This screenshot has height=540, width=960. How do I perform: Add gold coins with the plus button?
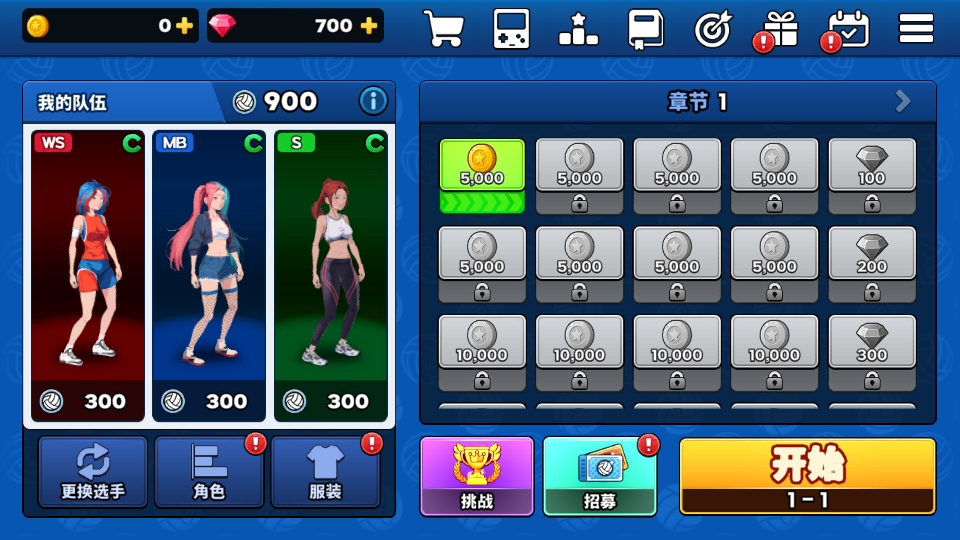tap(184, 27)
